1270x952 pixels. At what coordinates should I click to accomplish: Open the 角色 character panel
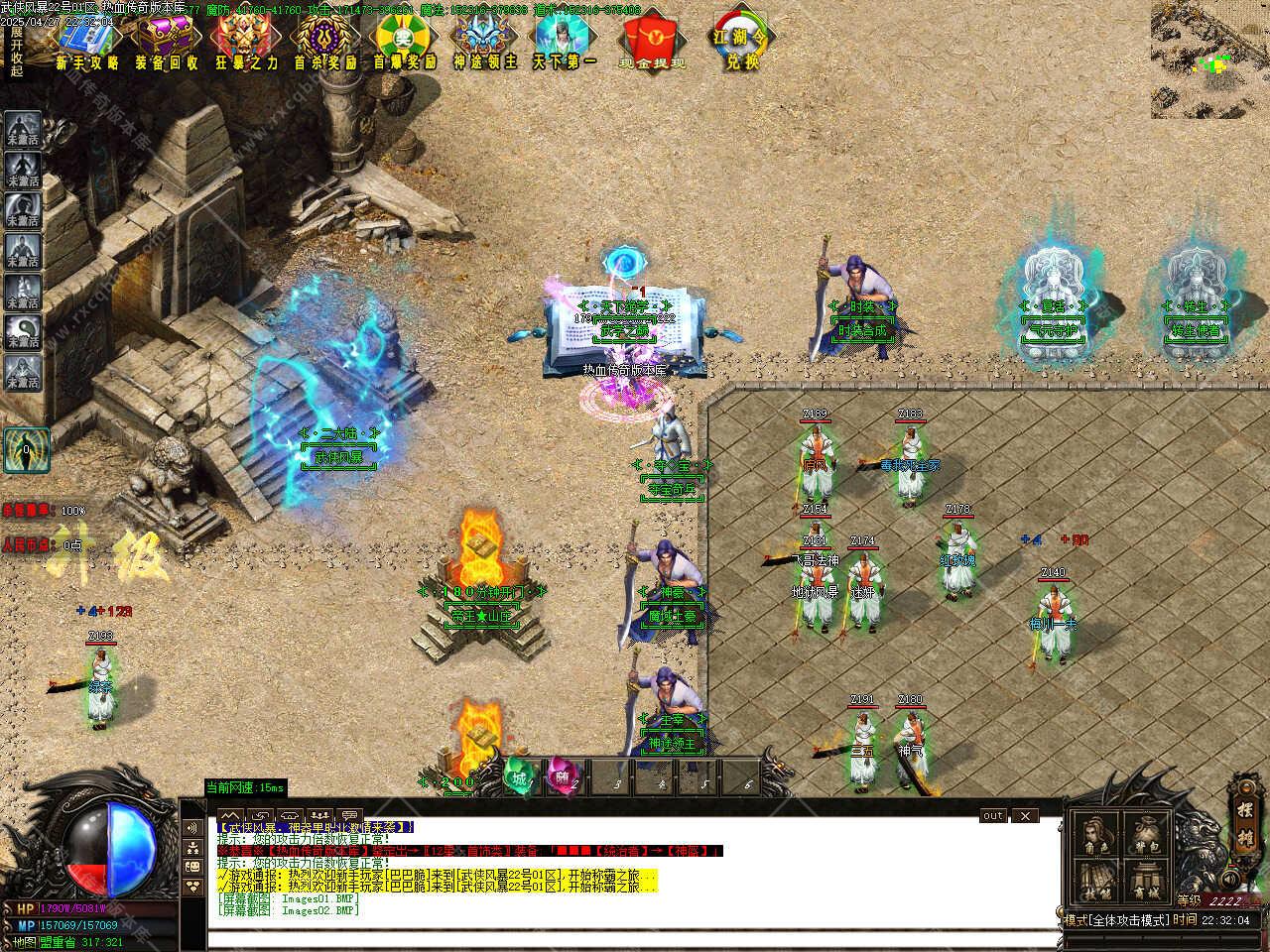pos(1096,834)
